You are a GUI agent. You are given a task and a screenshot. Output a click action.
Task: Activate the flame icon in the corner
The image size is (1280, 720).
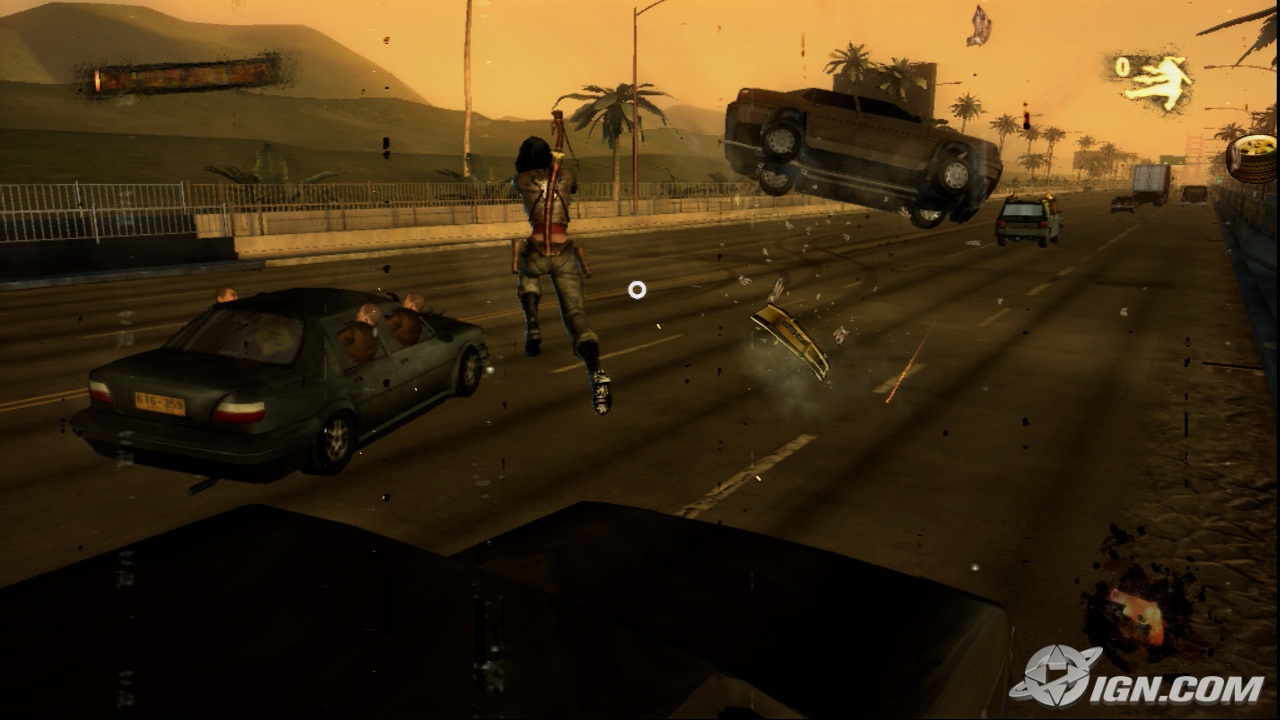pos(1137,612)
